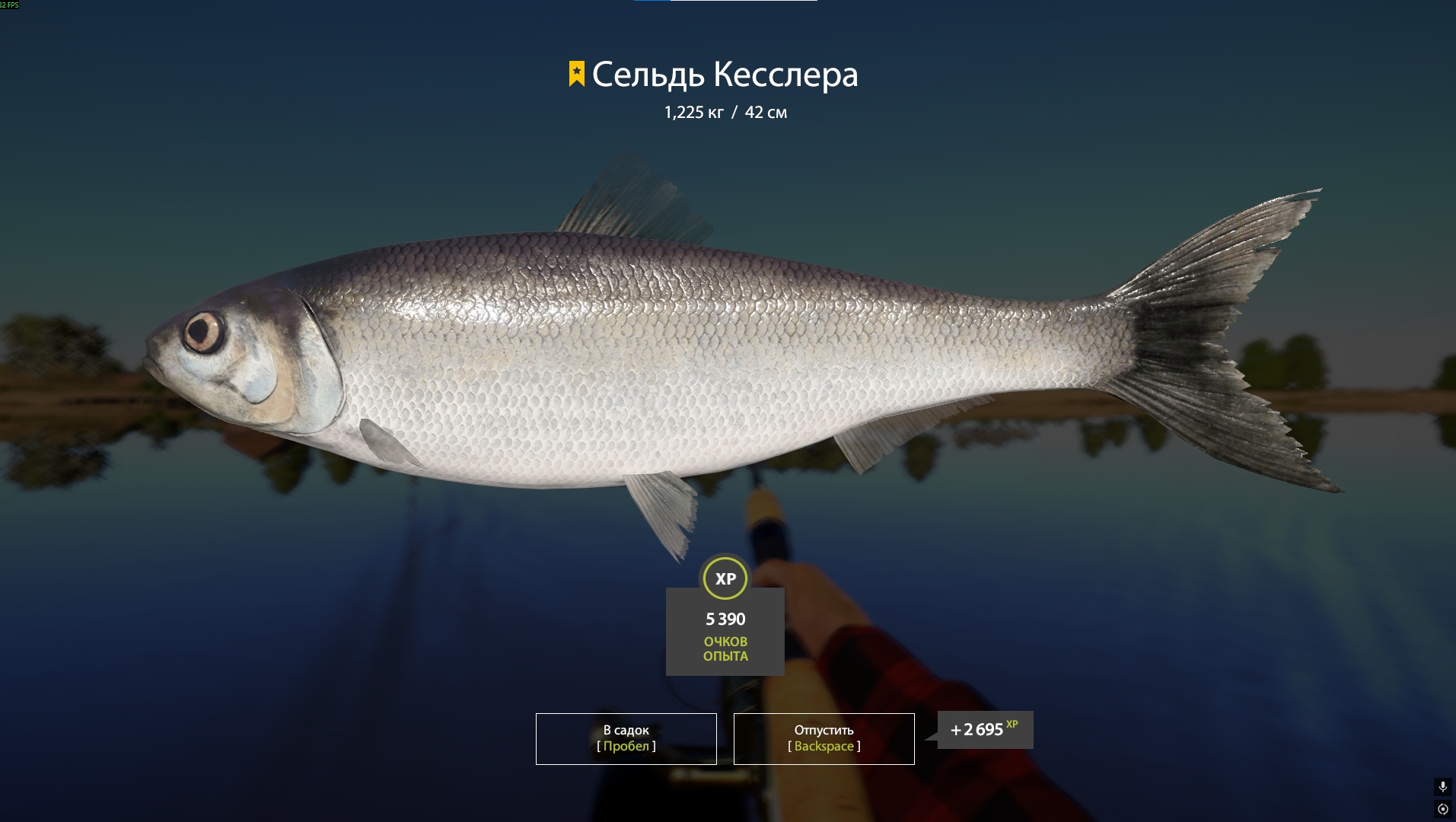Release the fish with Отпустить
This screenshot has width=1456, height=822.
[824, 738]
